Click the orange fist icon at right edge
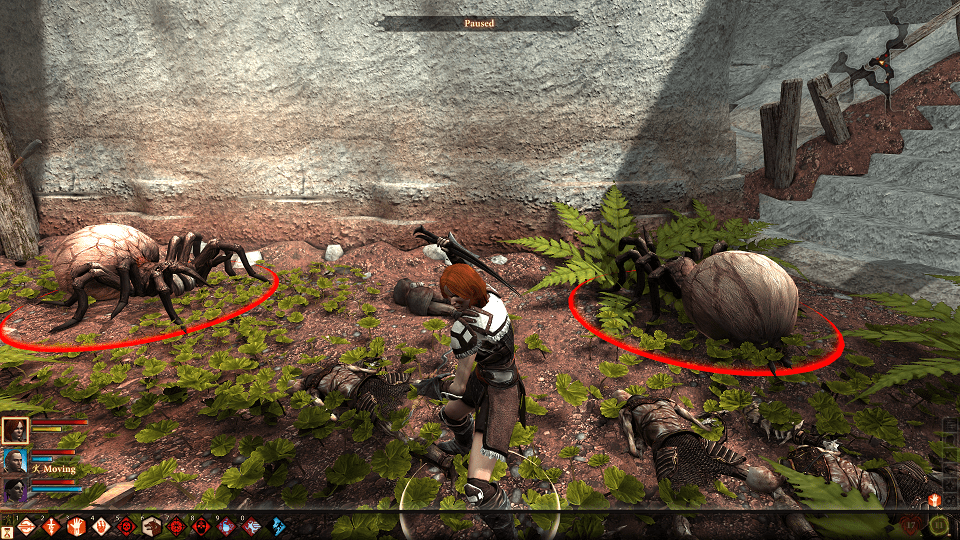 [x=934, y=498]
